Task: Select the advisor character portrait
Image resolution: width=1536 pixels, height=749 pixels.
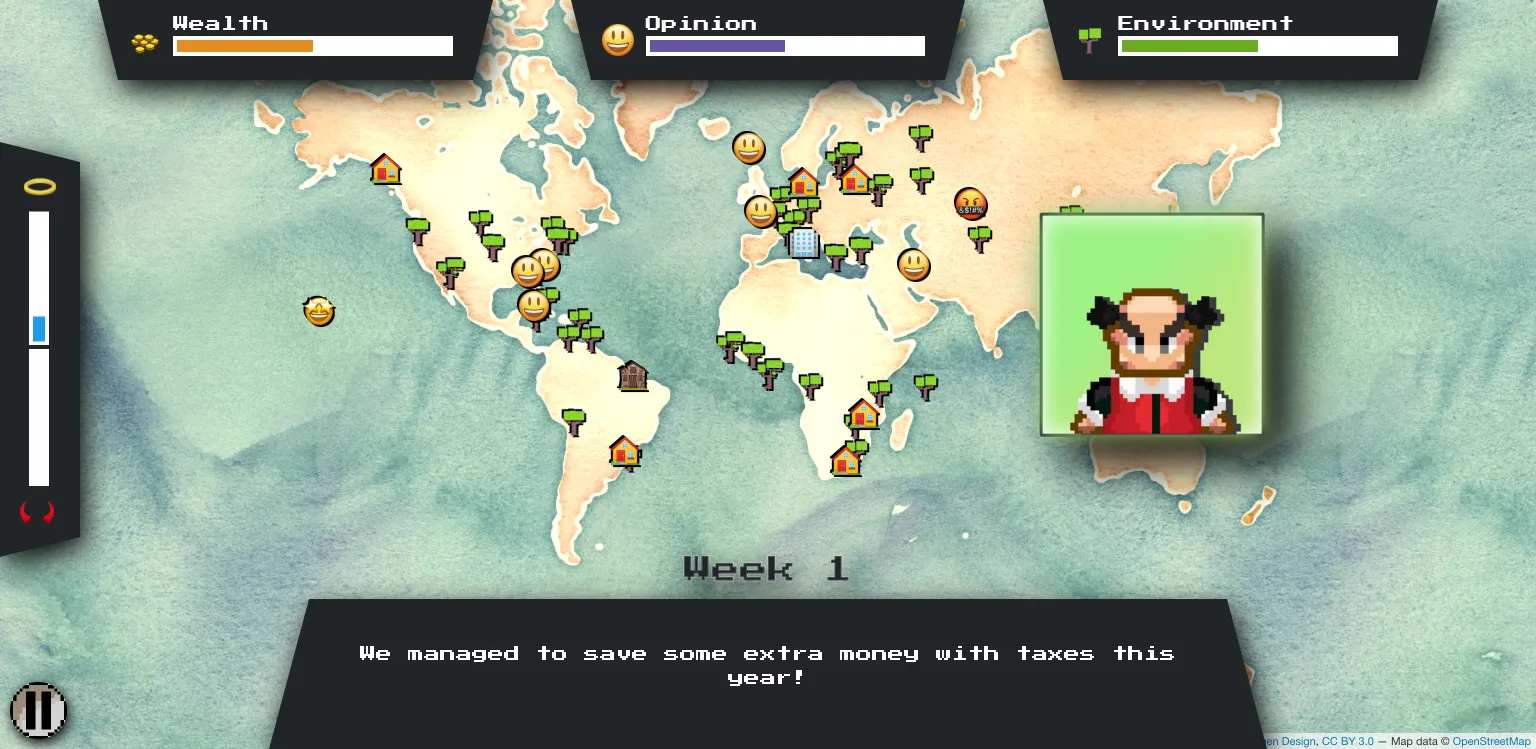Action: [x=1152, y=324]
